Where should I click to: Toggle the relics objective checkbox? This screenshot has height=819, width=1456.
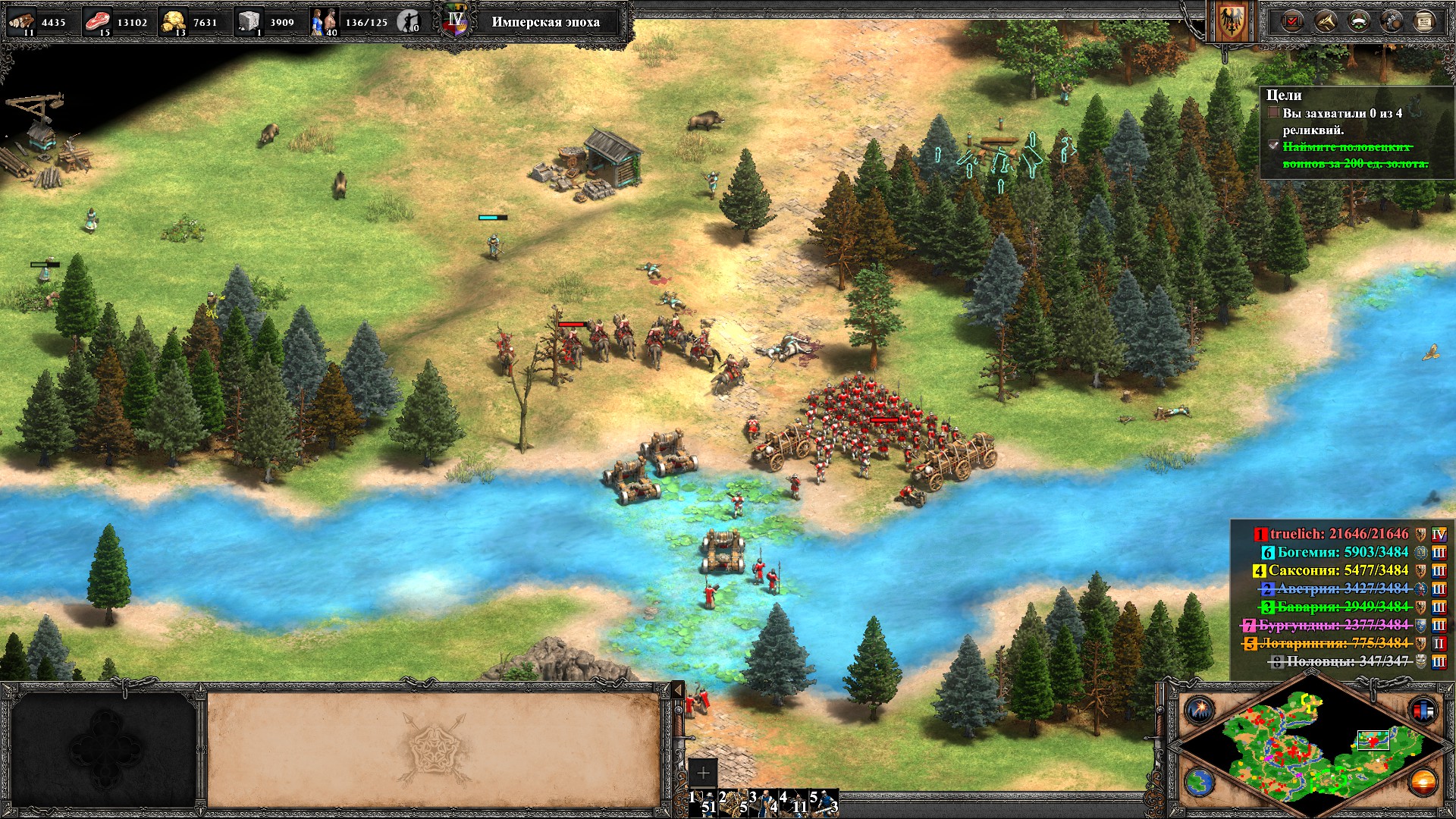1274,113
